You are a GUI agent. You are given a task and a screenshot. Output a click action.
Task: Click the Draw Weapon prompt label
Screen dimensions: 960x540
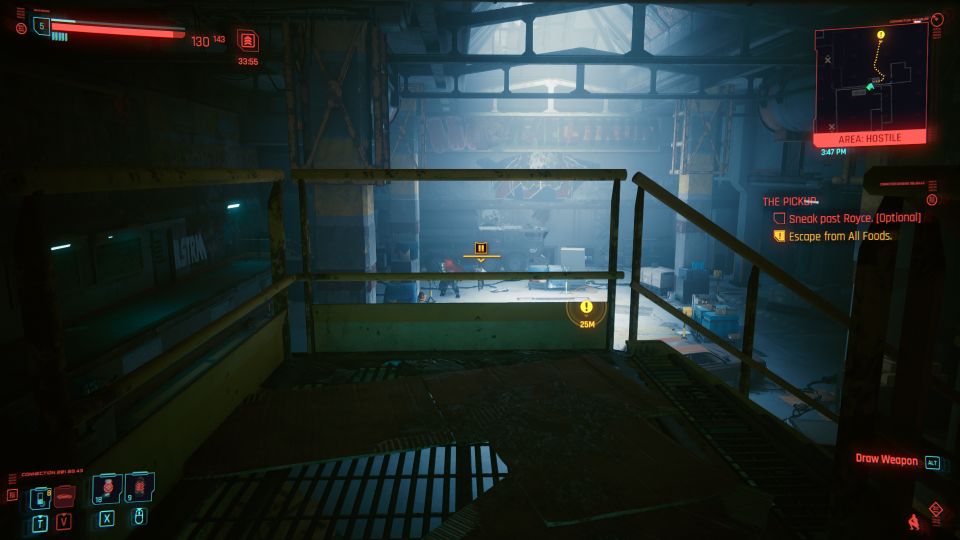pyautogui.click(x=886, y=460)
